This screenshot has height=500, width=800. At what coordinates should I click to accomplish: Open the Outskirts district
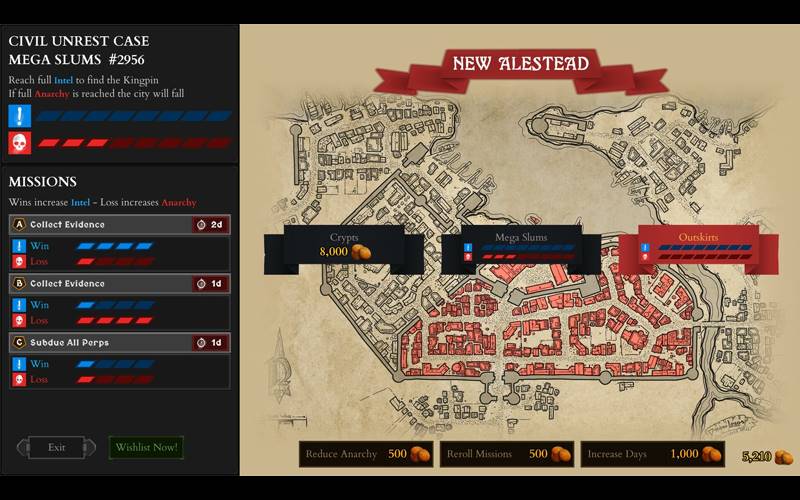tap(698, 246)
